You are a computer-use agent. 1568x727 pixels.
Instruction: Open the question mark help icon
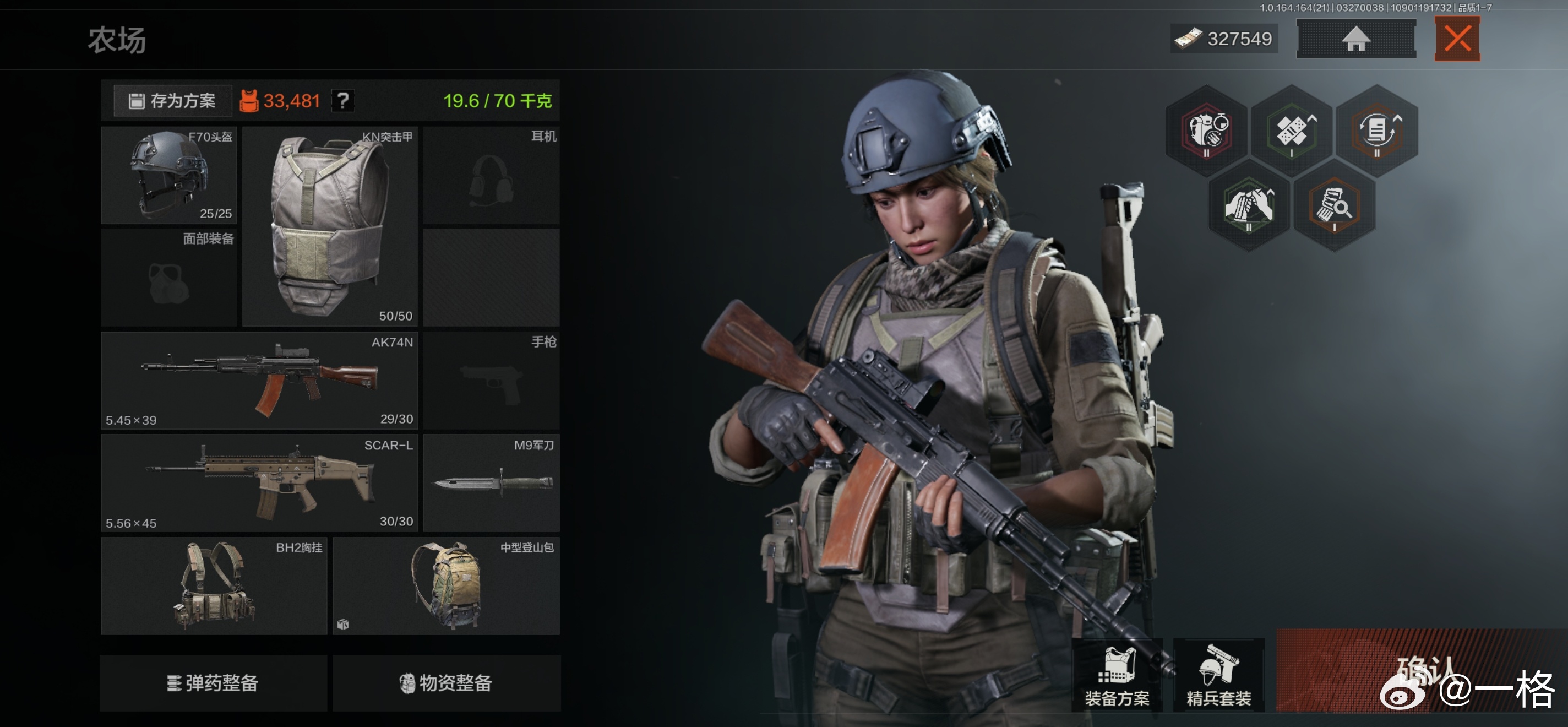[344, 100]
